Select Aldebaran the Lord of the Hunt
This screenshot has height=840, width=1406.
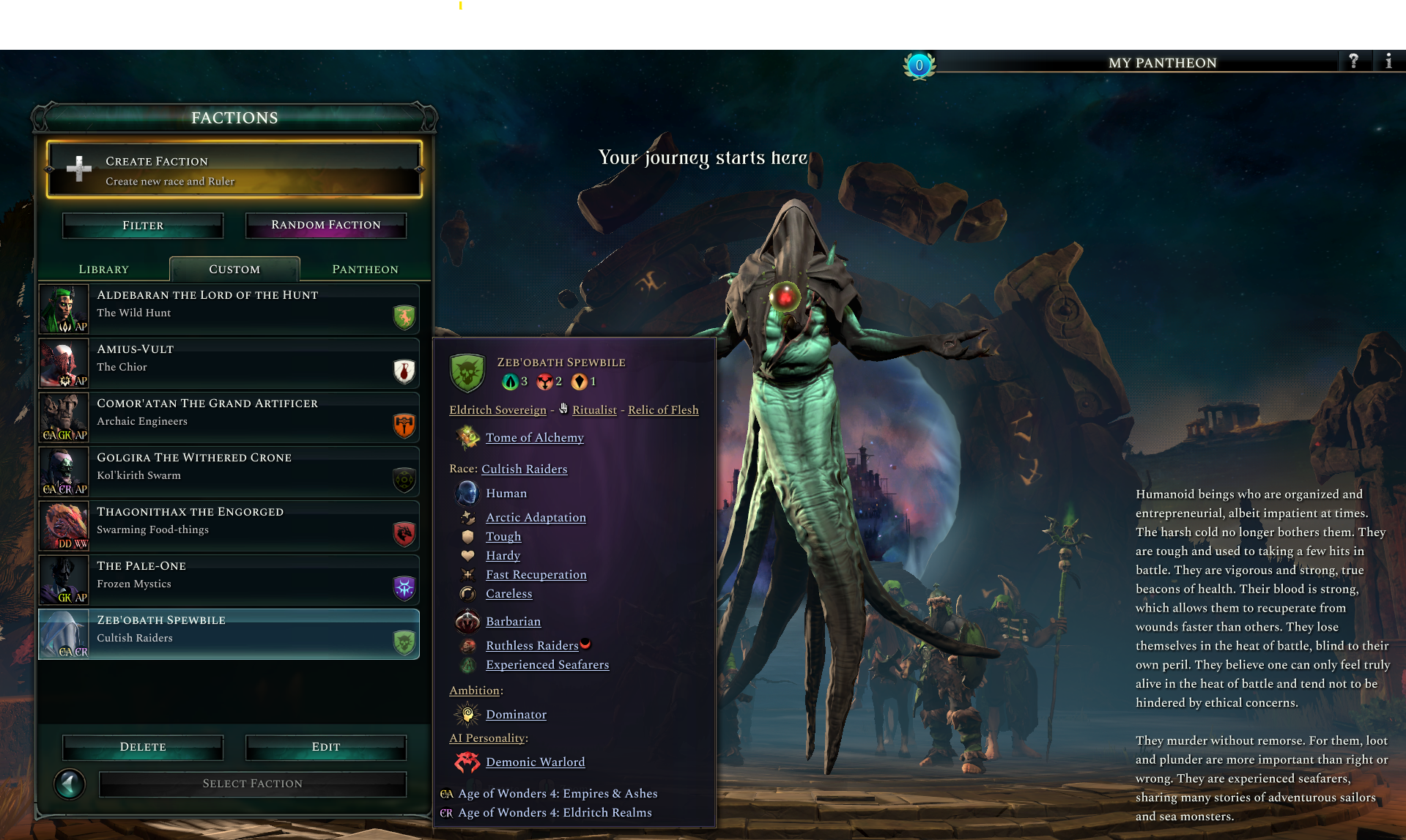click(229, 309)
